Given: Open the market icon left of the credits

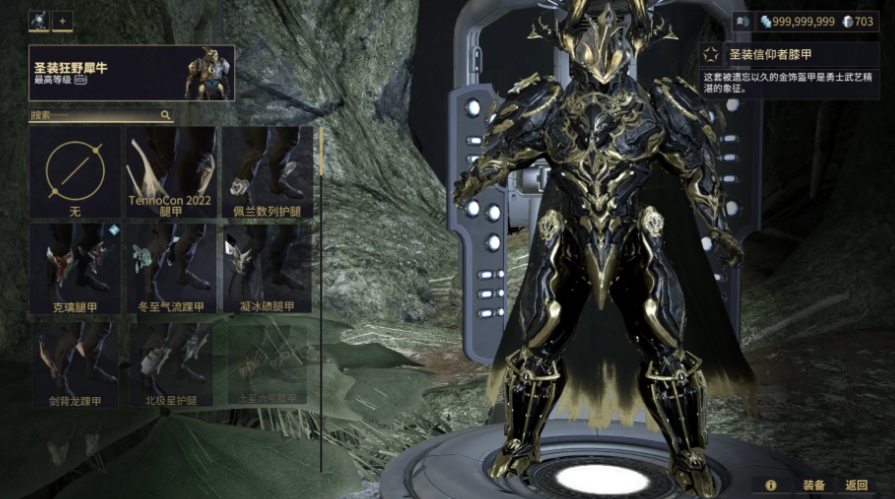Looking at the screenshot, I should pos(746,21).
